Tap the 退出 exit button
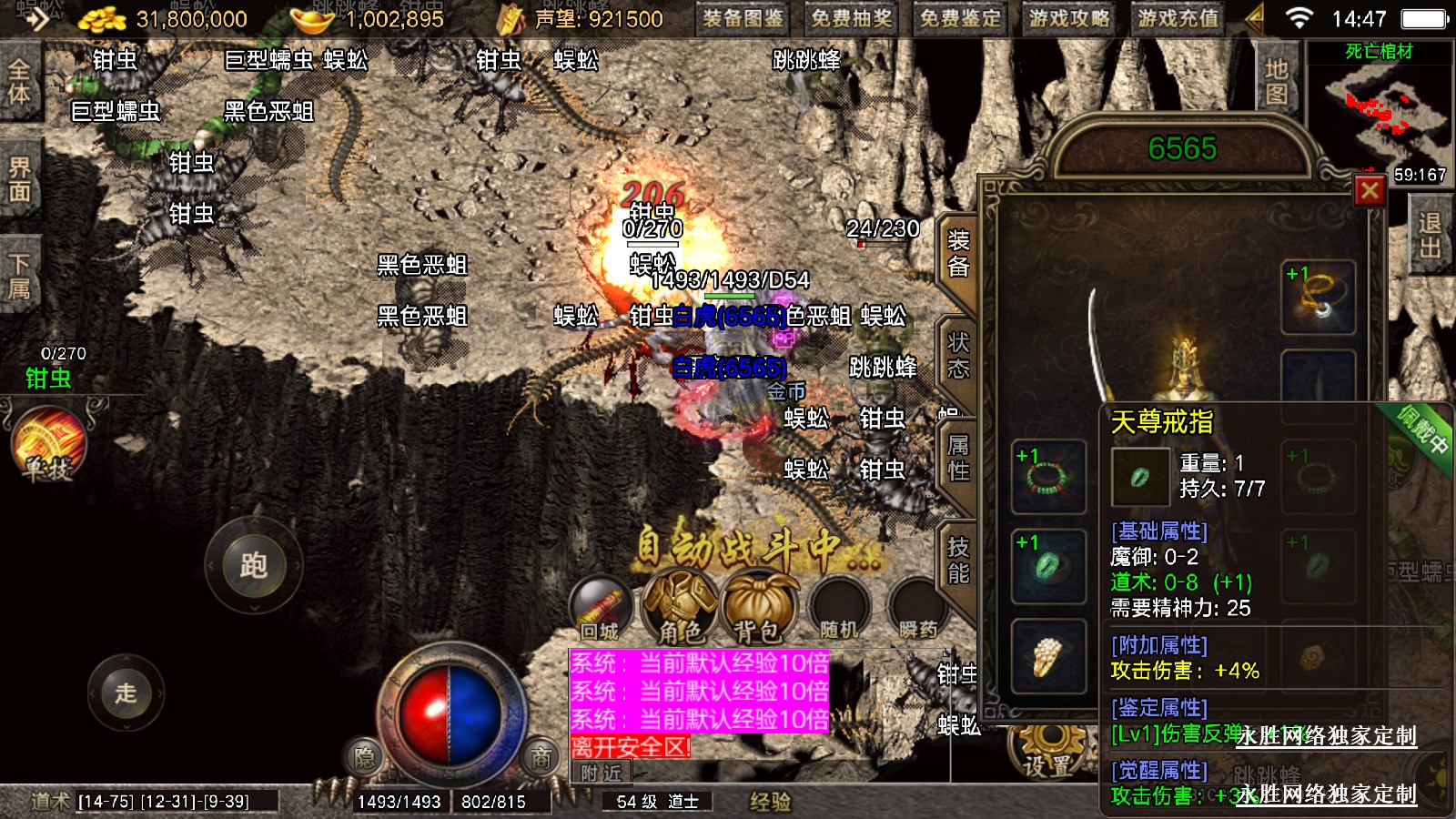 coord(1430,236)
